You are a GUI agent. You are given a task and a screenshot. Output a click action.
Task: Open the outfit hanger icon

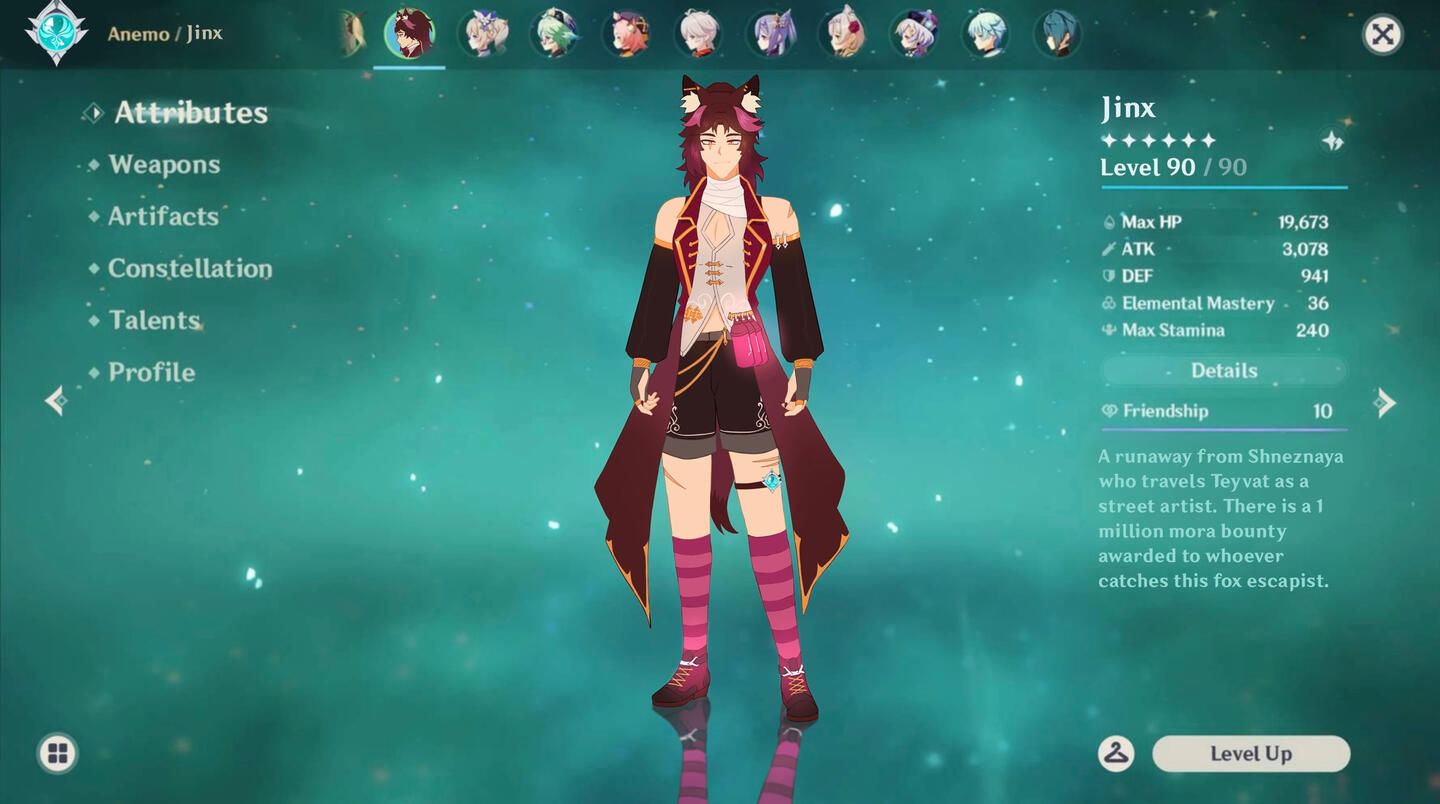[x=1116, y=754]
